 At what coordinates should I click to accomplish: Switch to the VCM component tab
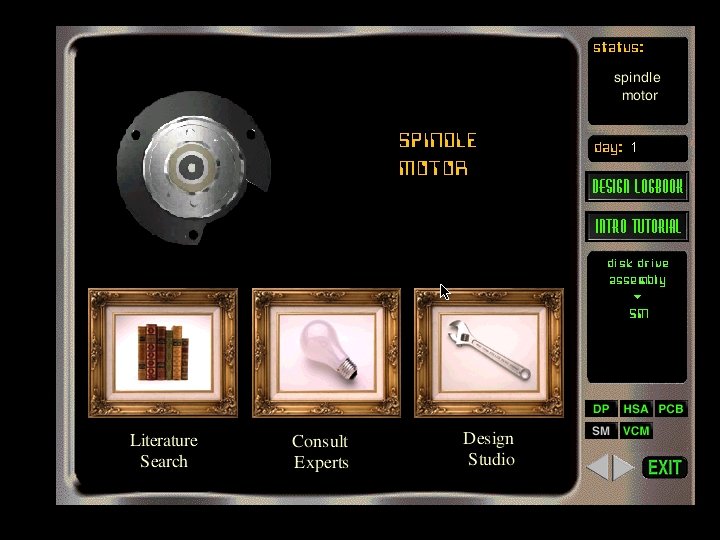[636, 431]
